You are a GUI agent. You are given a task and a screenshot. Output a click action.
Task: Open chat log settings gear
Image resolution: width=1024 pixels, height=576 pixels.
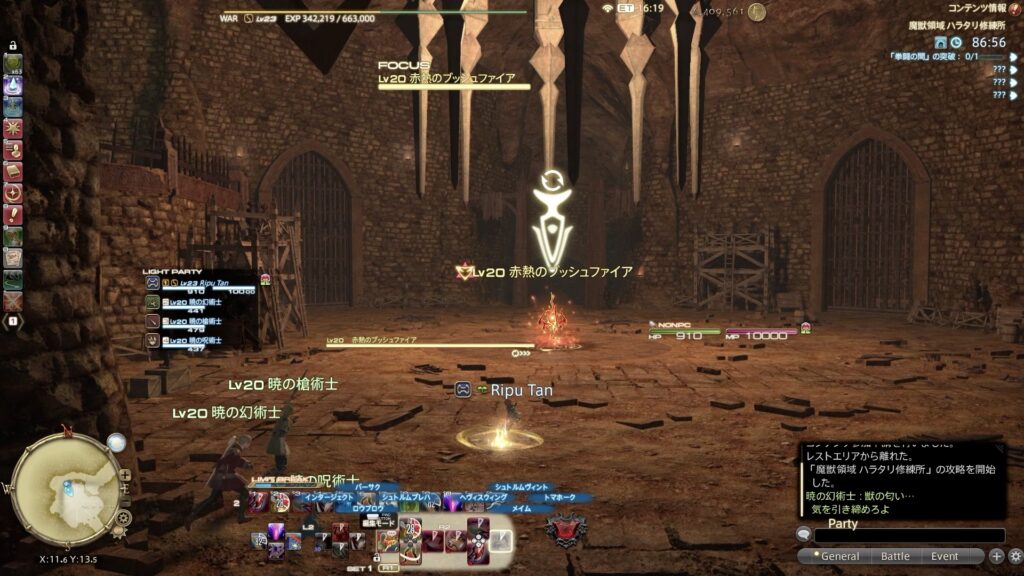(1015, 556)
